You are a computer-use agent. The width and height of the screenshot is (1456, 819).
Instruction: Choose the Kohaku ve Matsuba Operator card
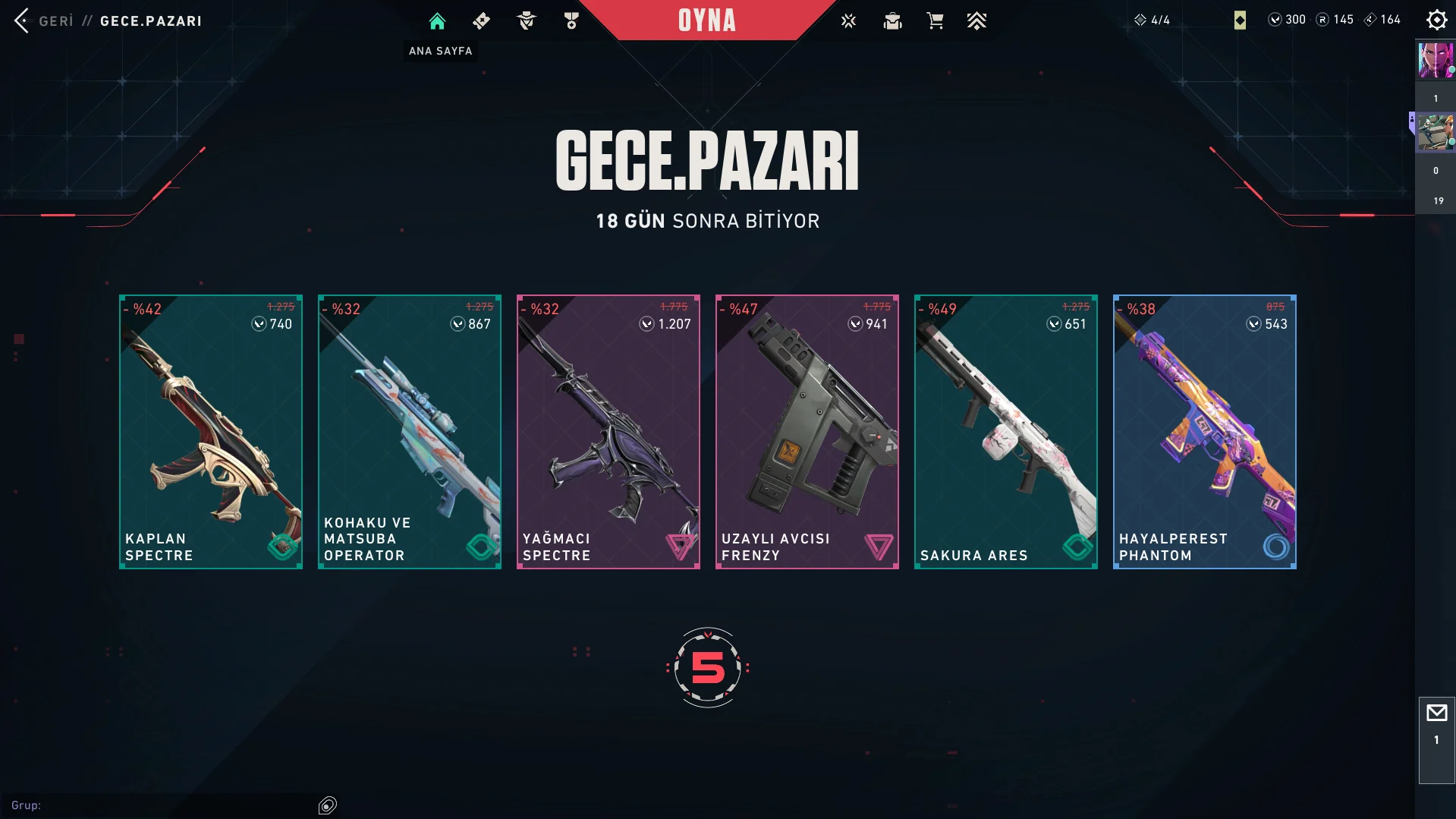click(x=410, y=431)
